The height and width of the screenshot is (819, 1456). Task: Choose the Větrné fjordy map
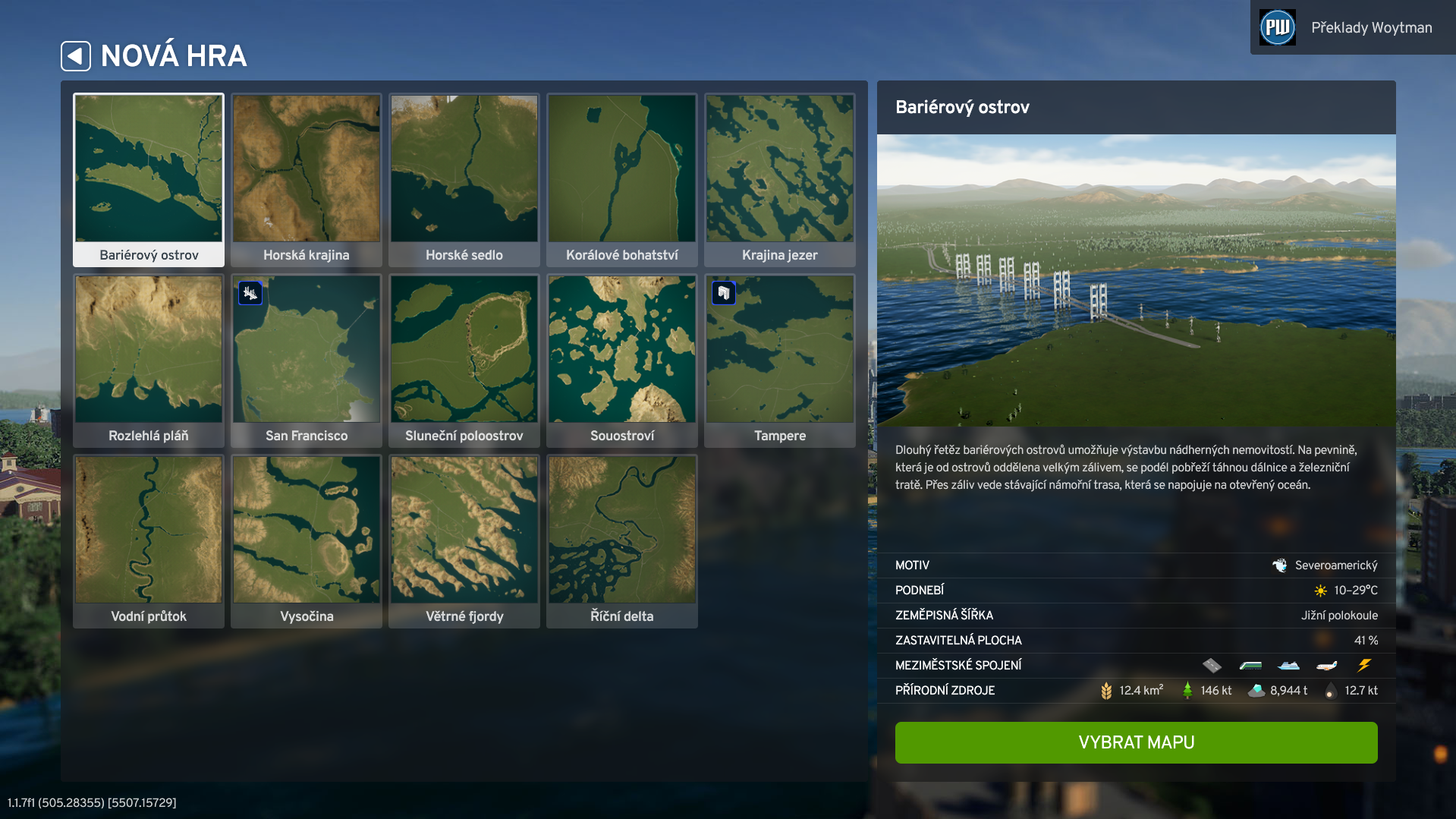[464, 540]
